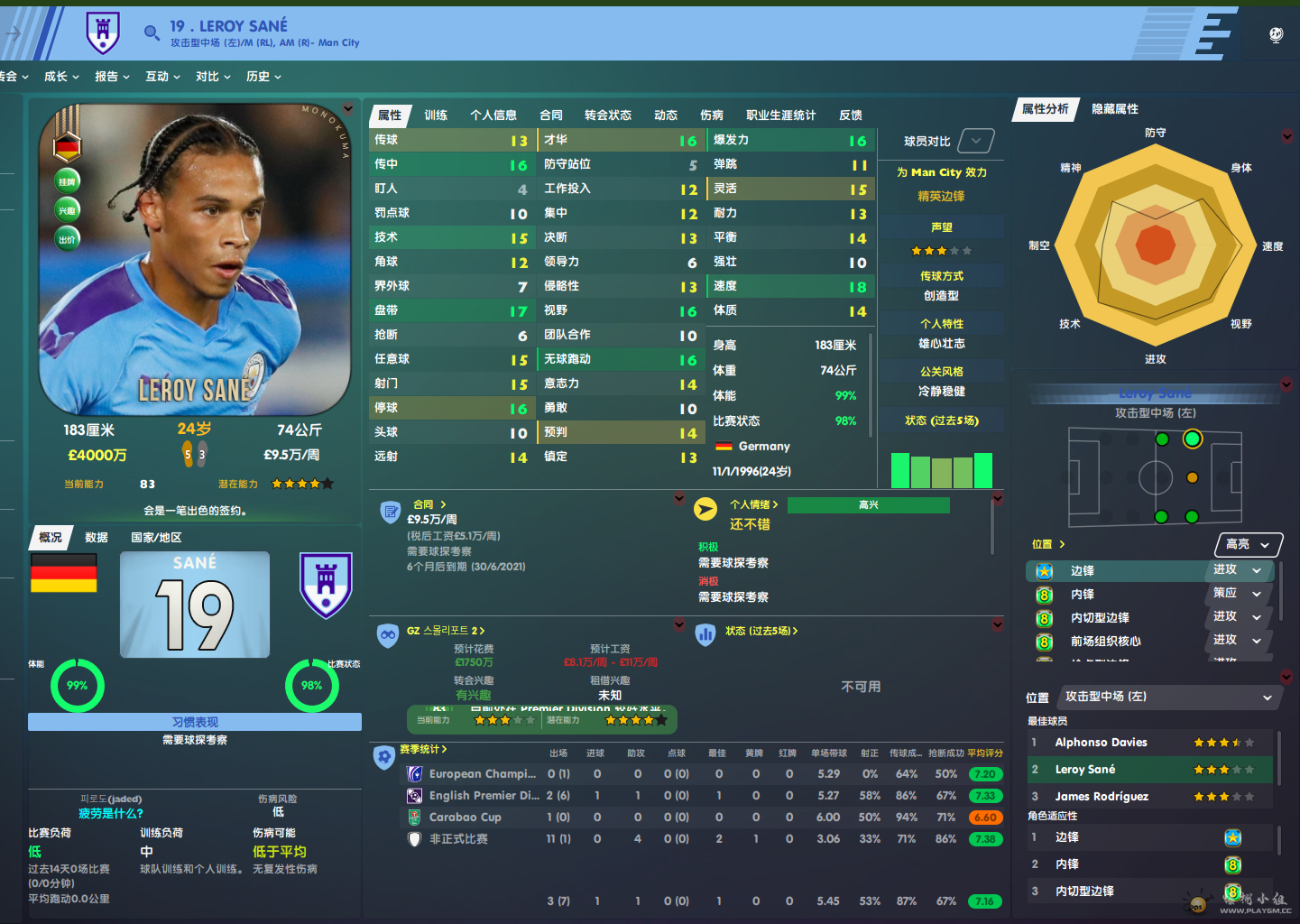Image resolution: width=1300 pixels, height=924 pixels.
Task: Open the 高亮 position dropdown
Action: tap(1248, 544)
